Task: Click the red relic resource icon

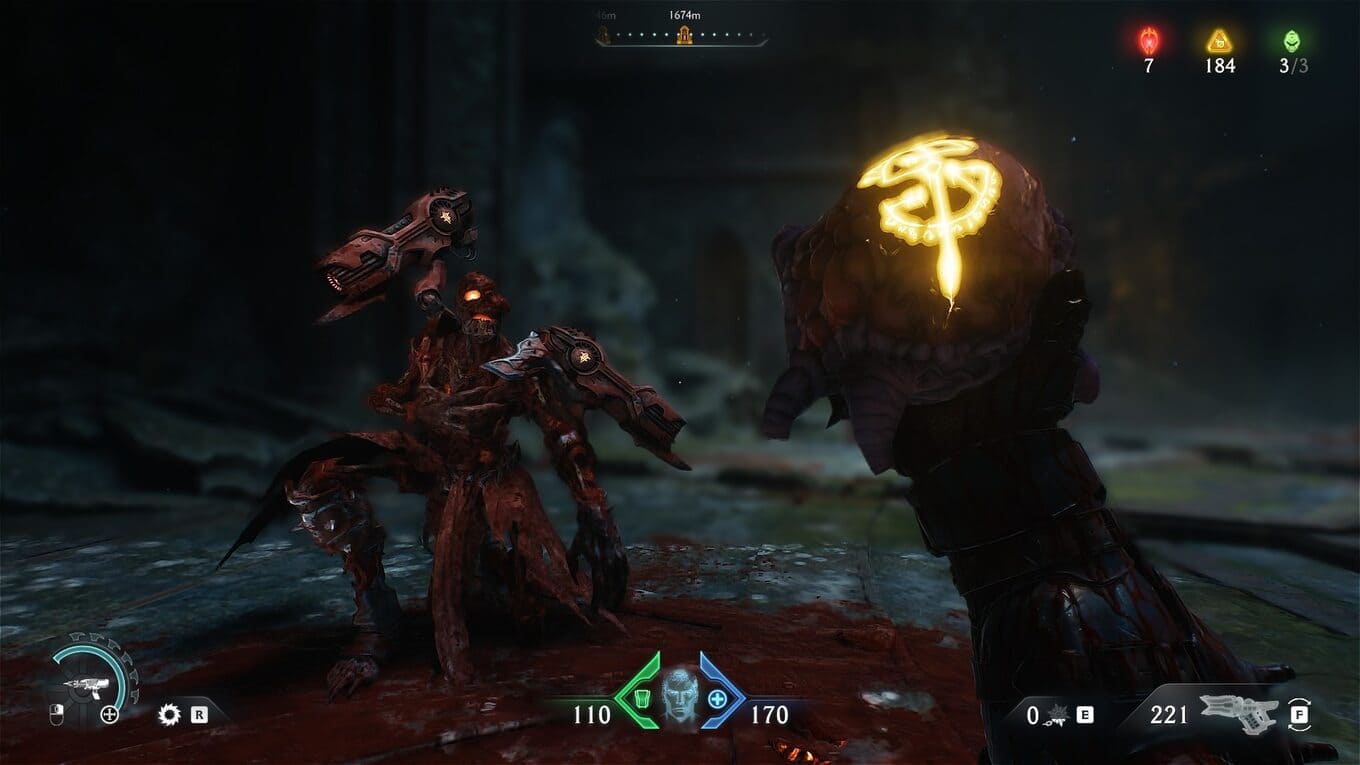Action: 1149,40
